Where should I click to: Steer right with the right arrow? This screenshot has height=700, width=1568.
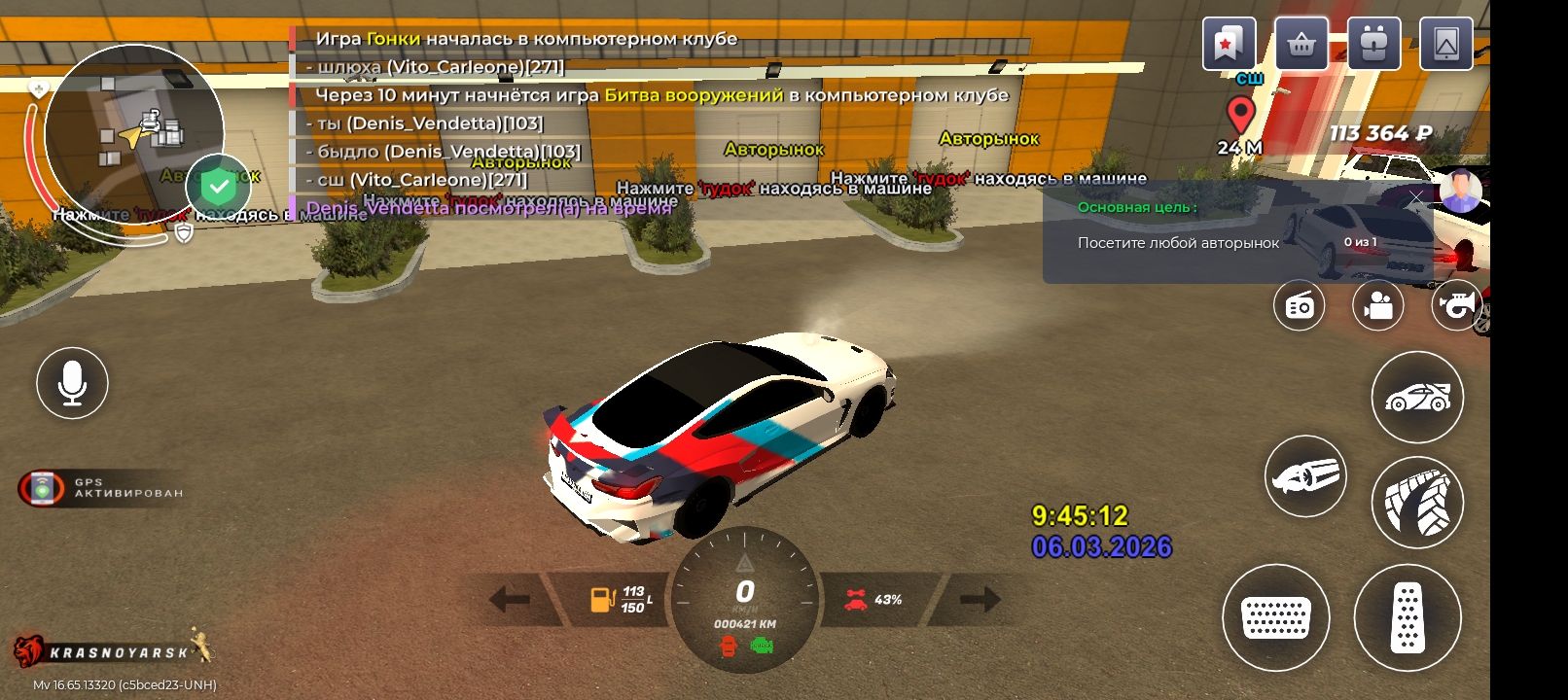(x=980, y=599)
